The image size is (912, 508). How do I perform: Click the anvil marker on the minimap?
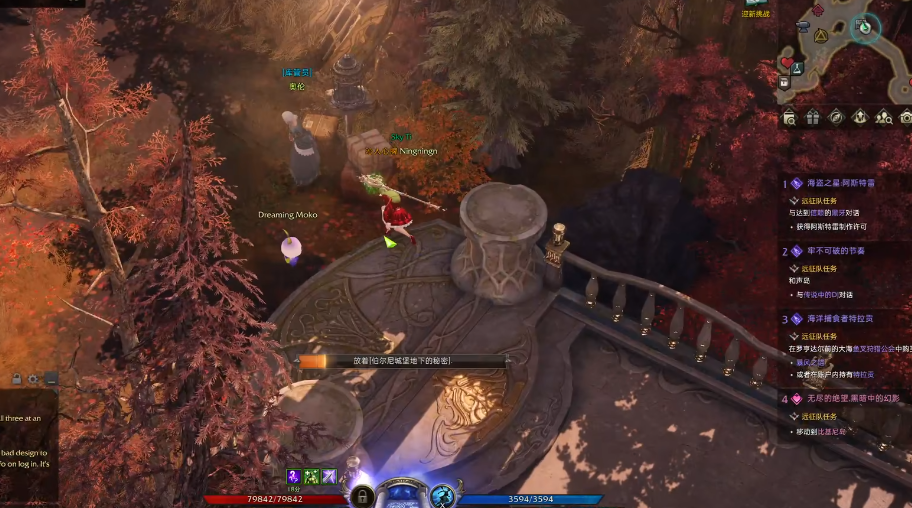803,25
